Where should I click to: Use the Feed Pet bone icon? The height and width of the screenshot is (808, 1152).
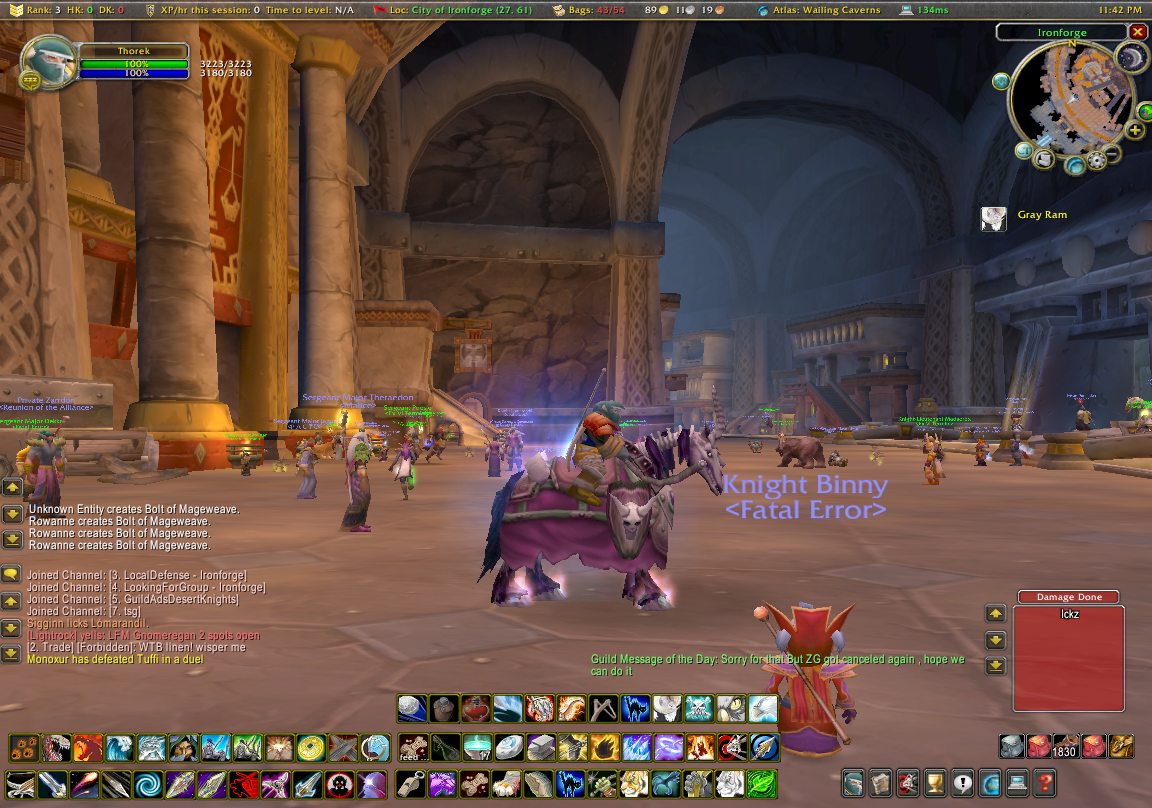413,747
